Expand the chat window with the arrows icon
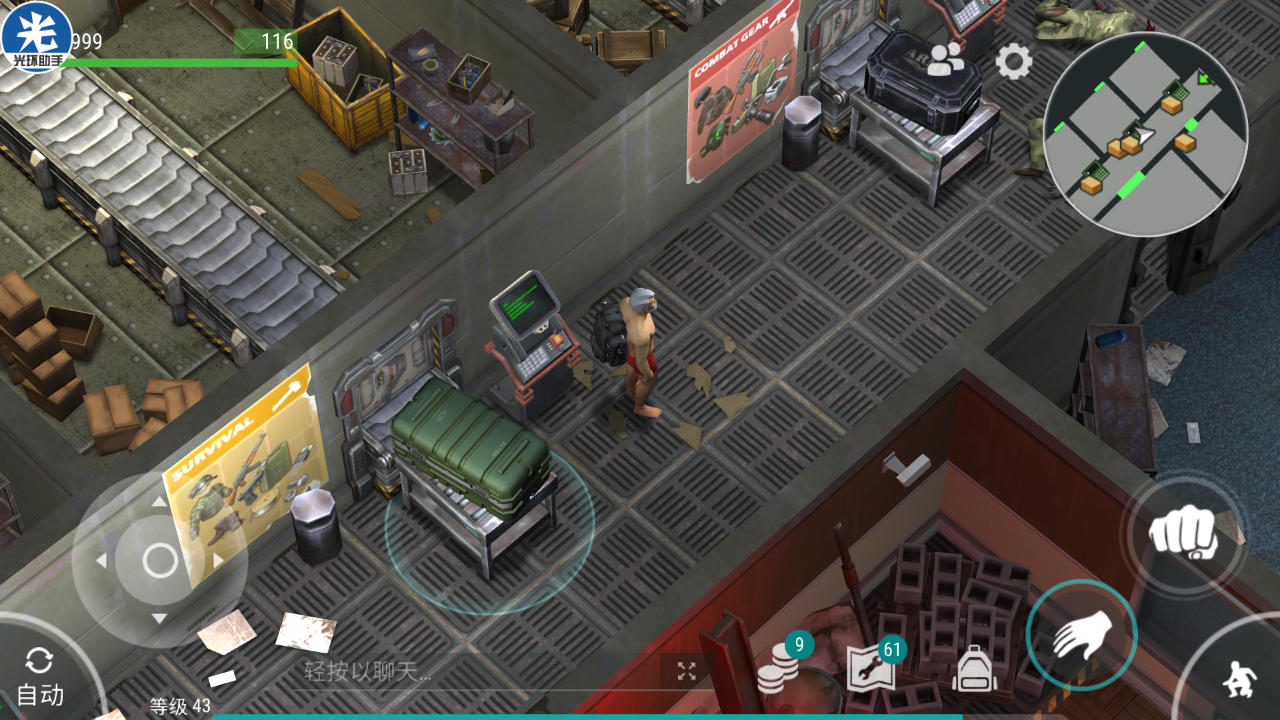 coord(686,671)
